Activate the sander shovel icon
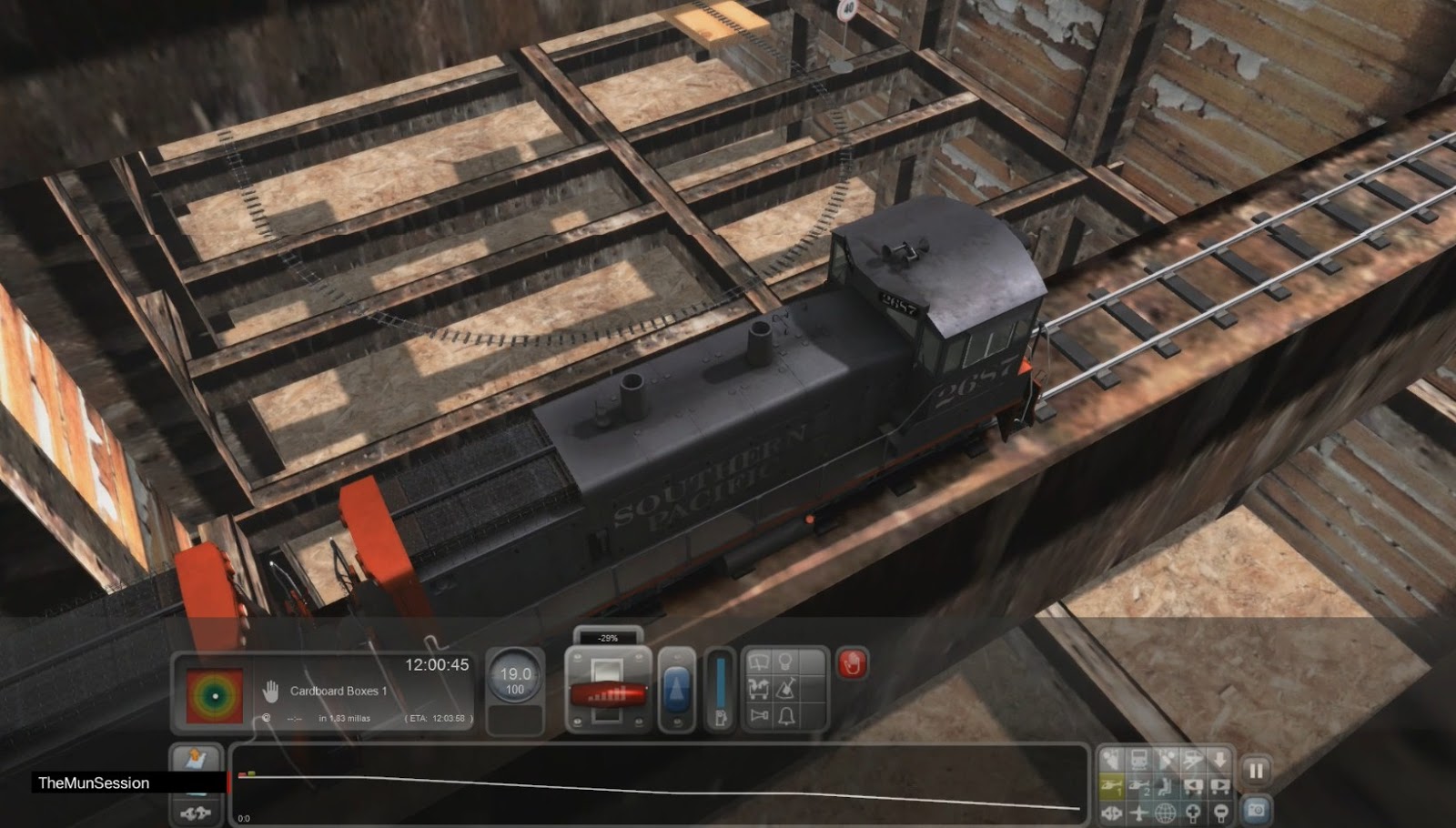The height and width of the screenshot is (828, 1456). point(785,688)
